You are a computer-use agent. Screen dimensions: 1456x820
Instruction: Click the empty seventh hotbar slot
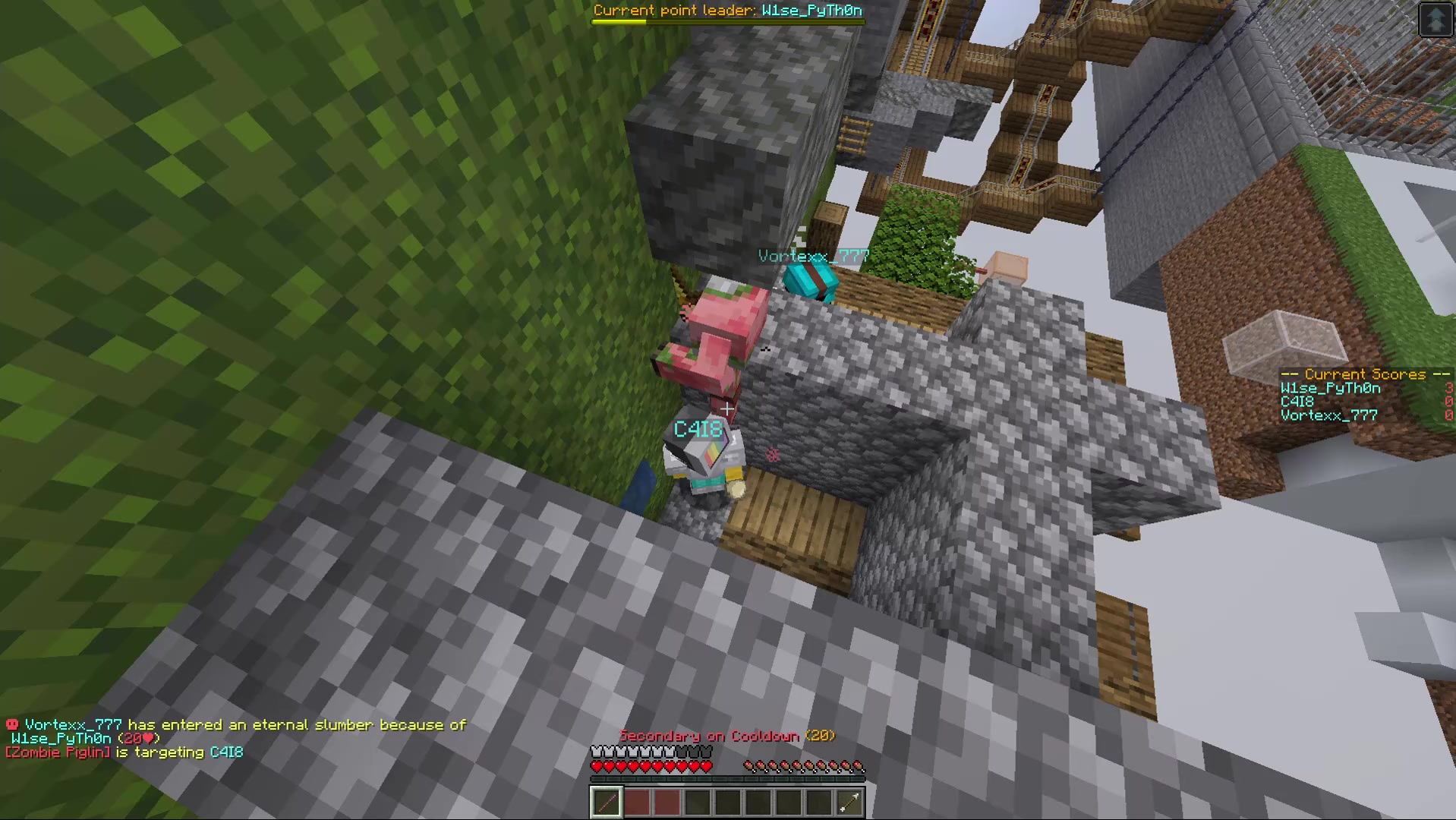789,801
